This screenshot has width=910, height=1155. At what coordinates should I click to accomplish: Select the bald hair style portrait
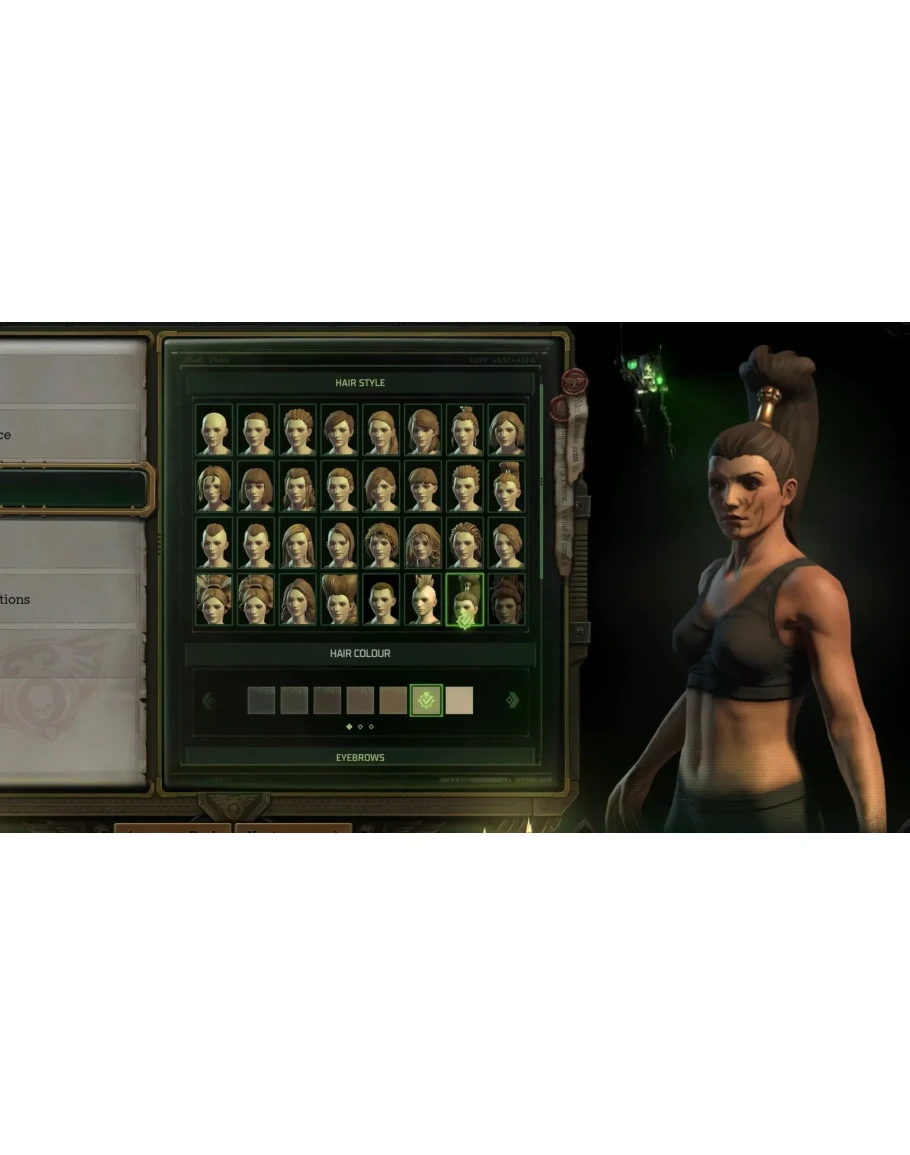coord(214,431)
